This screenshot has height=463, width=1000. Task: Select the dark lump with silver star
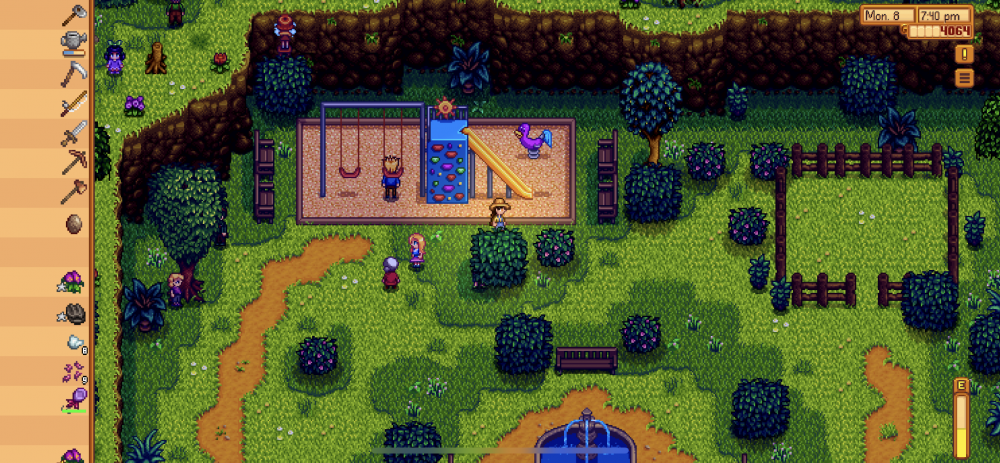tap(73, 314)
